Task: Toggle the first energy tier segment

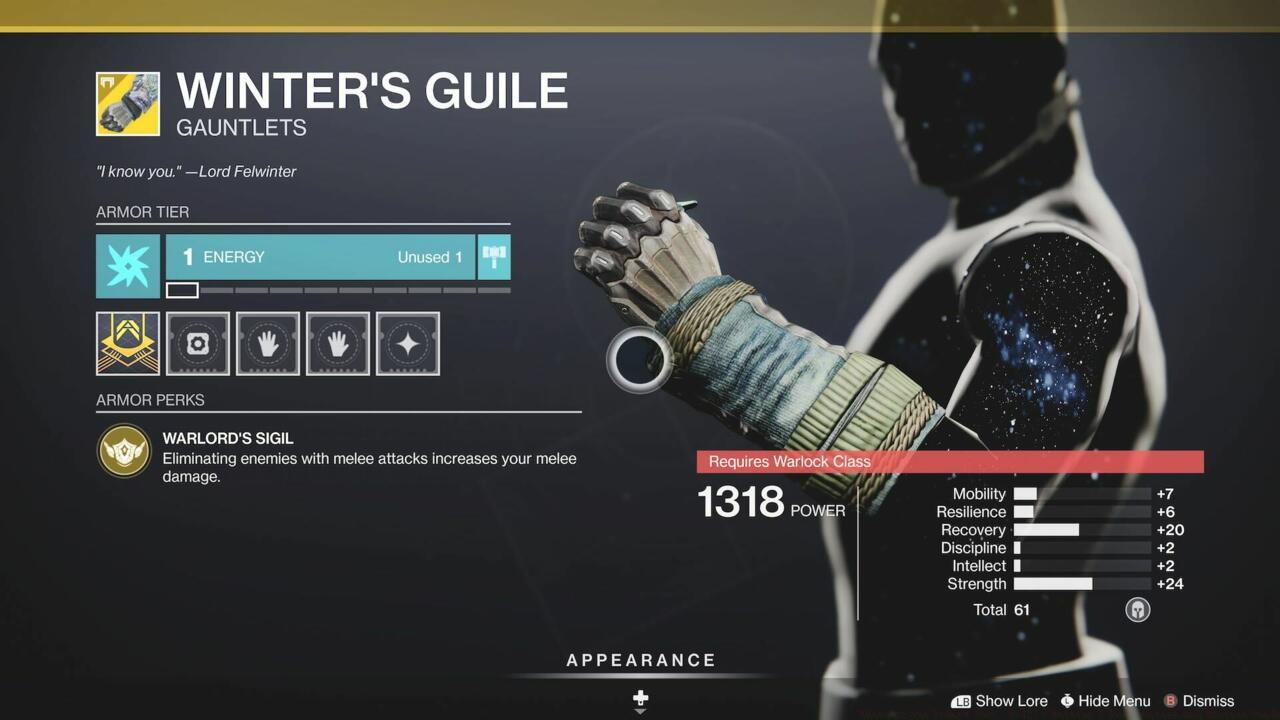Action: (181, 290)
